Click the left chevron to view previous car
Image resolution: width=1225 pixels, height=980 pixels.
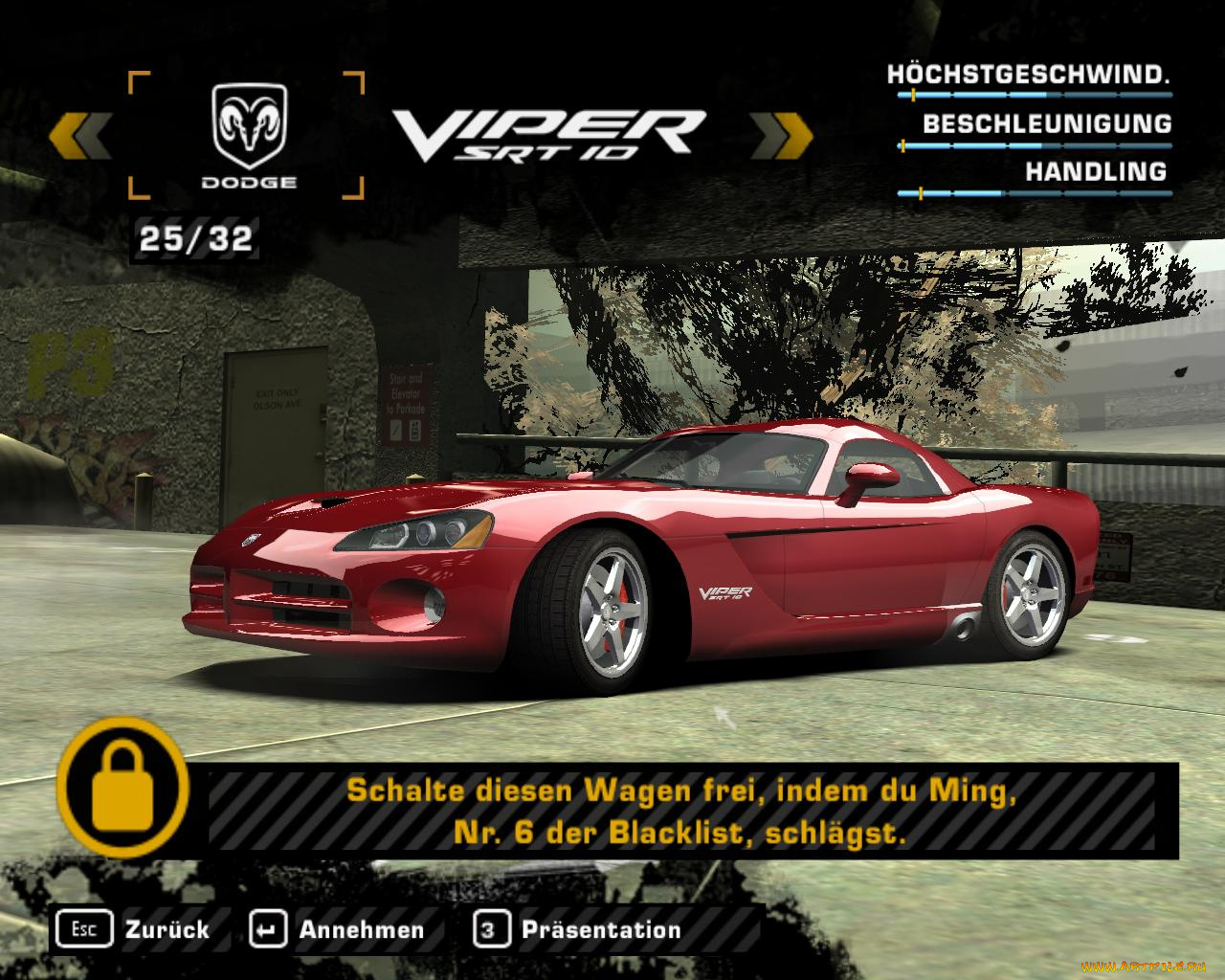point(84,134)
